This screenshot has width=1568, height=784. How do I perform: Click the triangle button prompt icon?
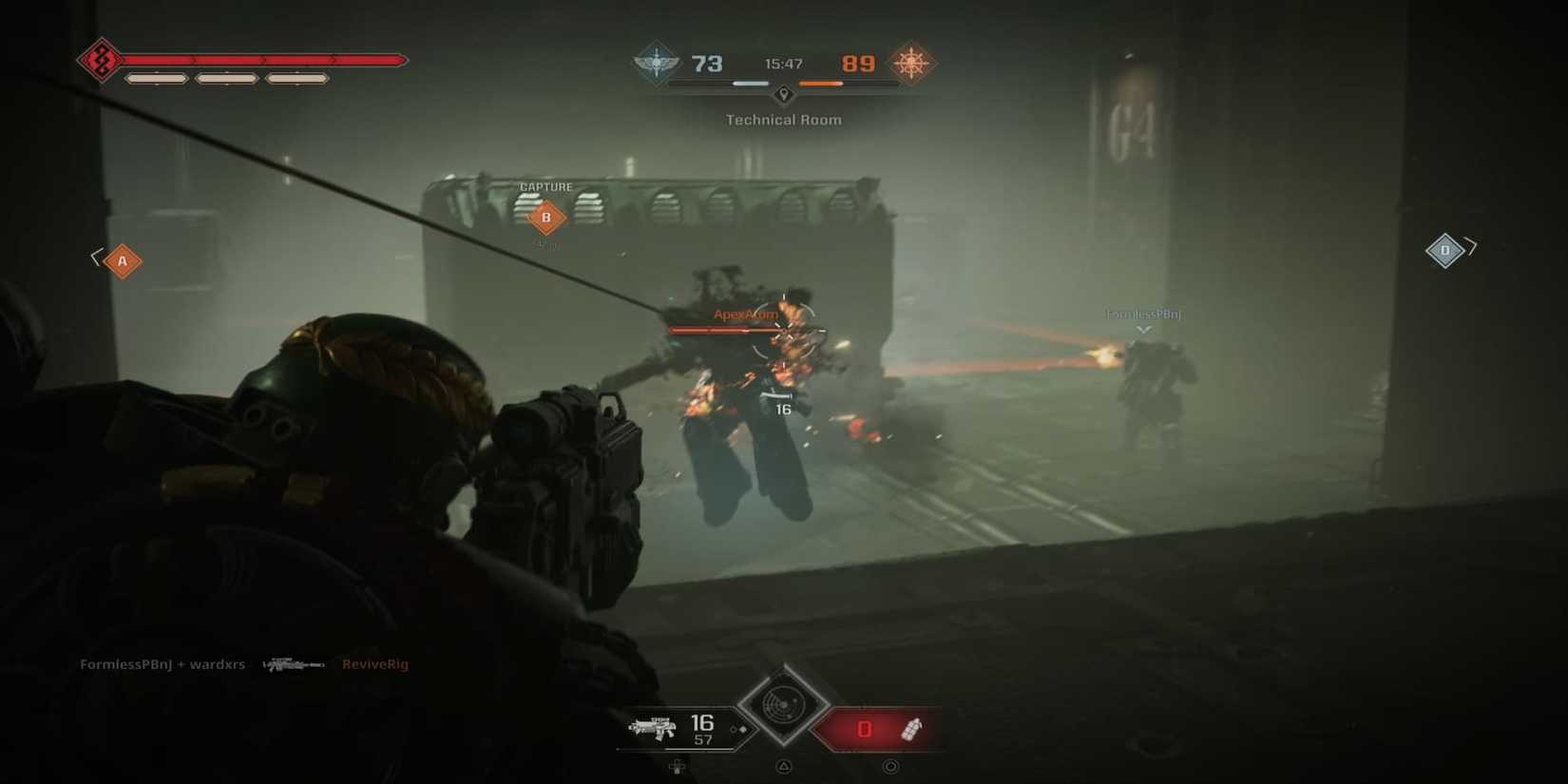pos(783,766)
